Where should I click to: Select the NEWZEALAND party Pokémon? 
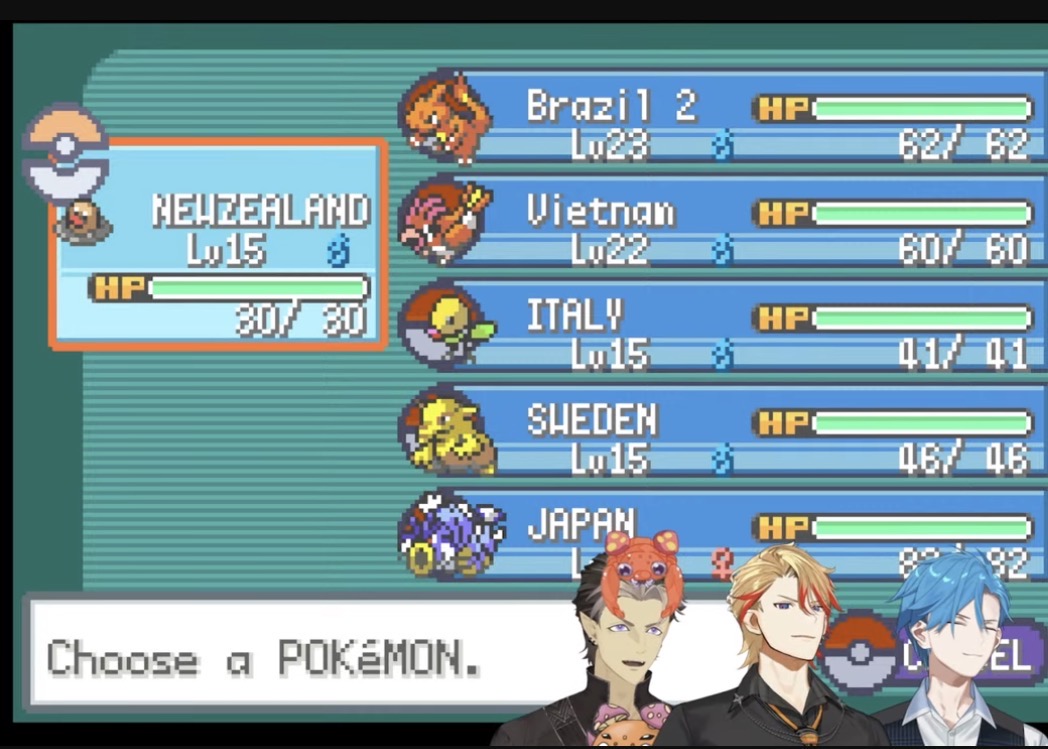click(218, 245)
